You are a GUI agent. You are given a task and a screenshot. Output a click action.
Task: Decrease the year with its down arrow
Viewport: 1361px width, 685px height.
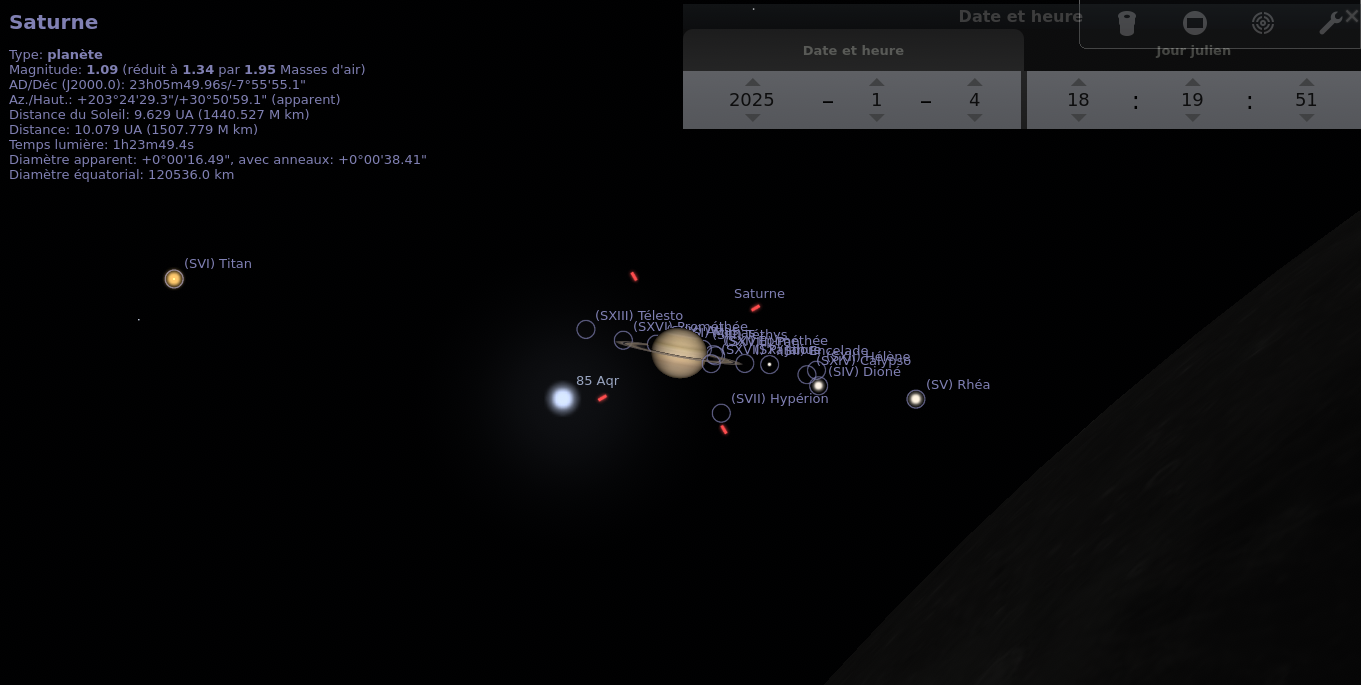[752, 117]
